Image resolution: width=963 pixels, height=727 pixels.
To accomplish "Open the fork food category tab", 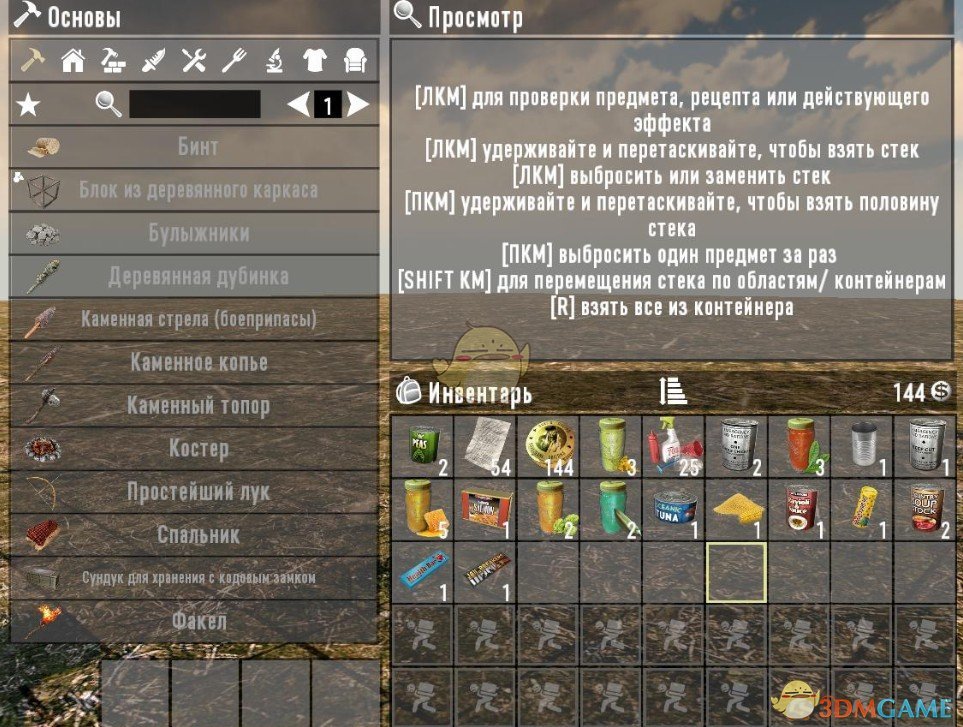I will (x=233, y=61).
